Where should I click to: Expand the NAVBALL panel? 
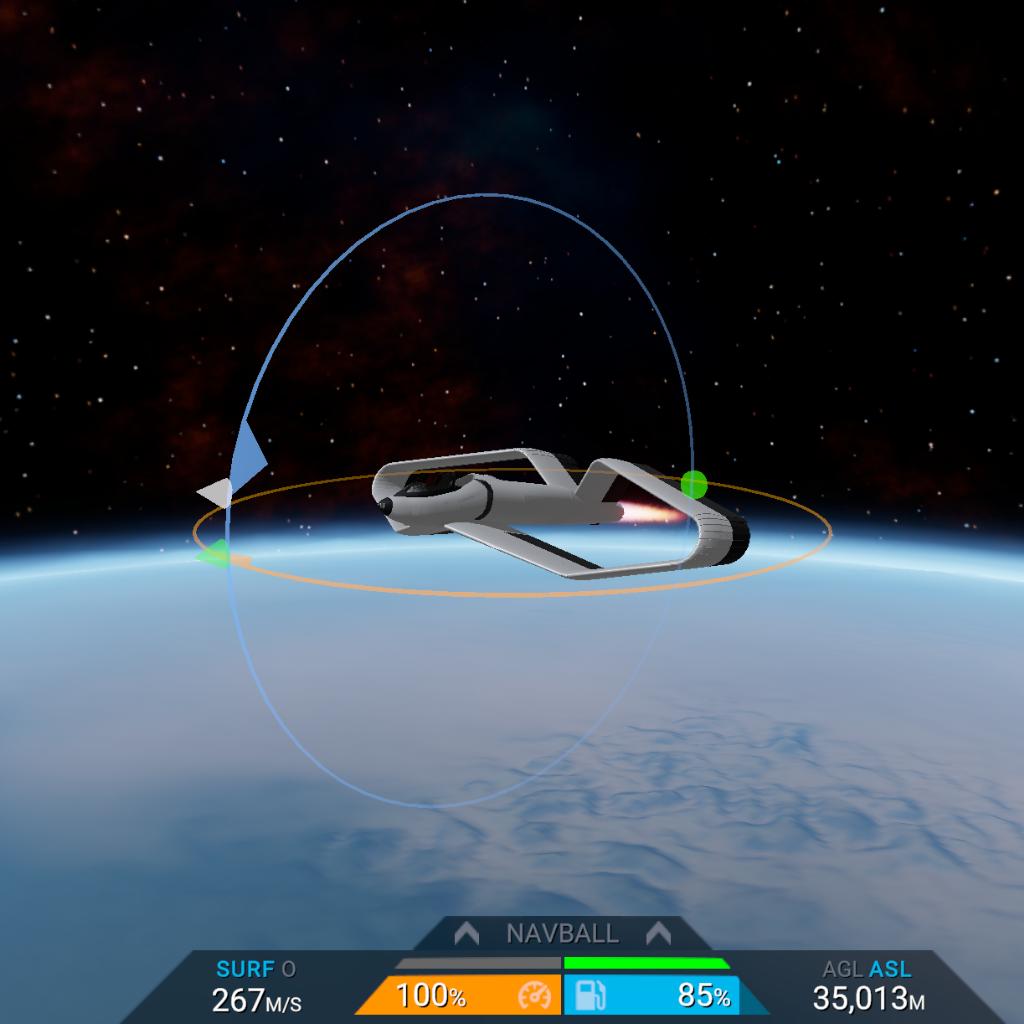561,934
